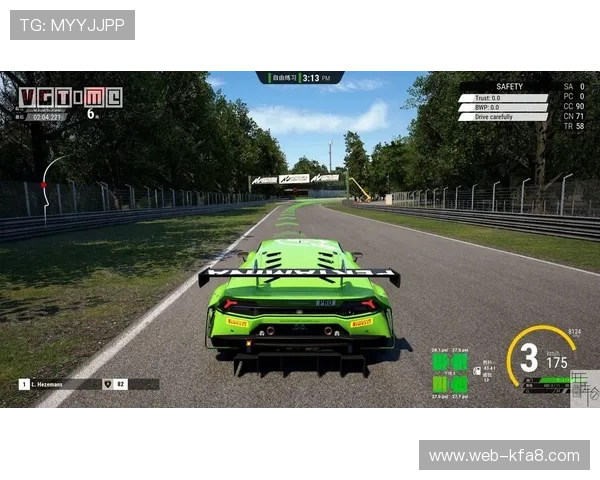Select the green tyre status widget

(x=449, y=372)
